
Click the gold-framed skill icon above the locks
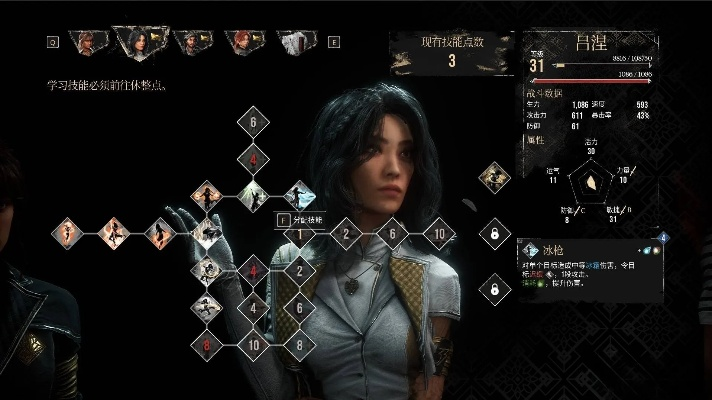tap(492, 178)
